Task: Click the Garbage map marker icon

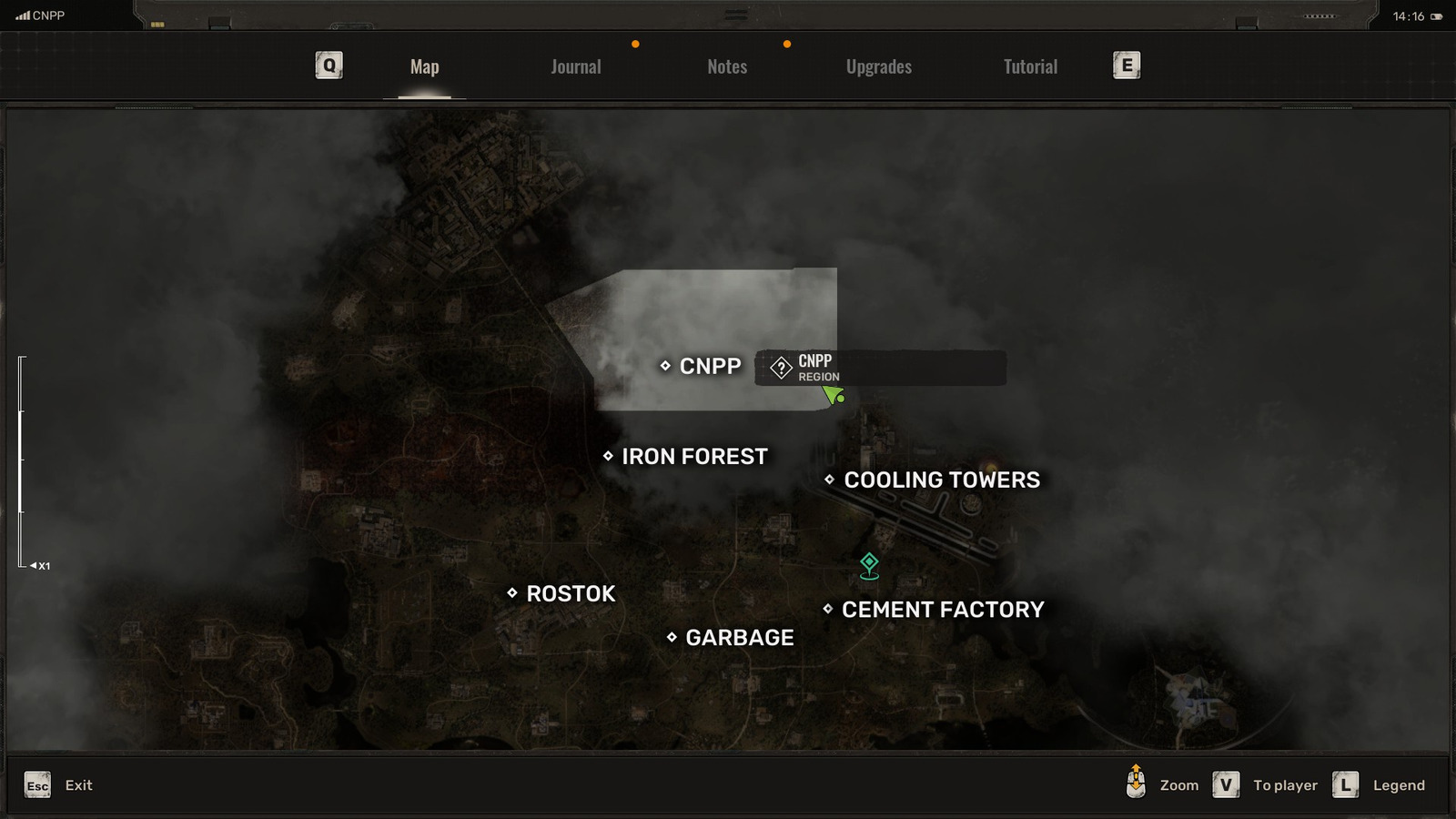Action: pos(671,638)
